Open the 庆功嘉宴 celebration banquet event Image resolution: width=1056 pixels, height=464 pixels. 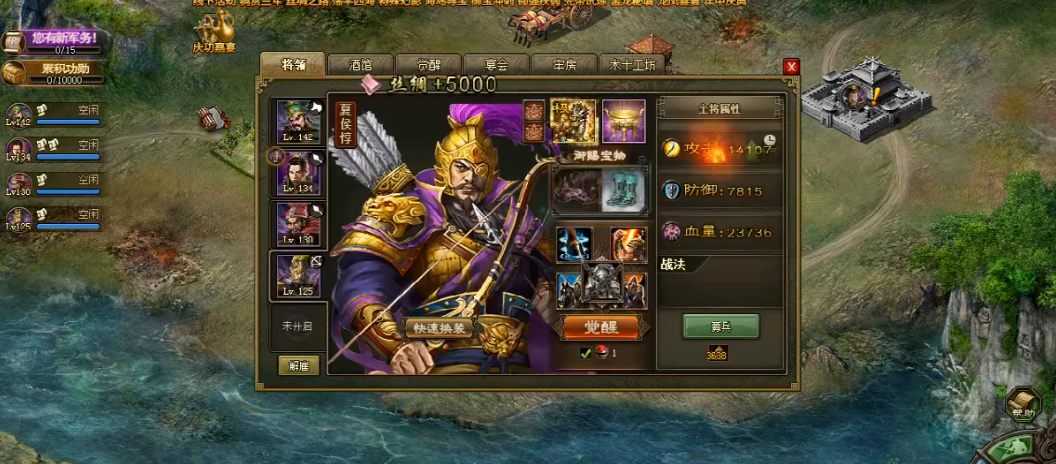tap(214, 33)
